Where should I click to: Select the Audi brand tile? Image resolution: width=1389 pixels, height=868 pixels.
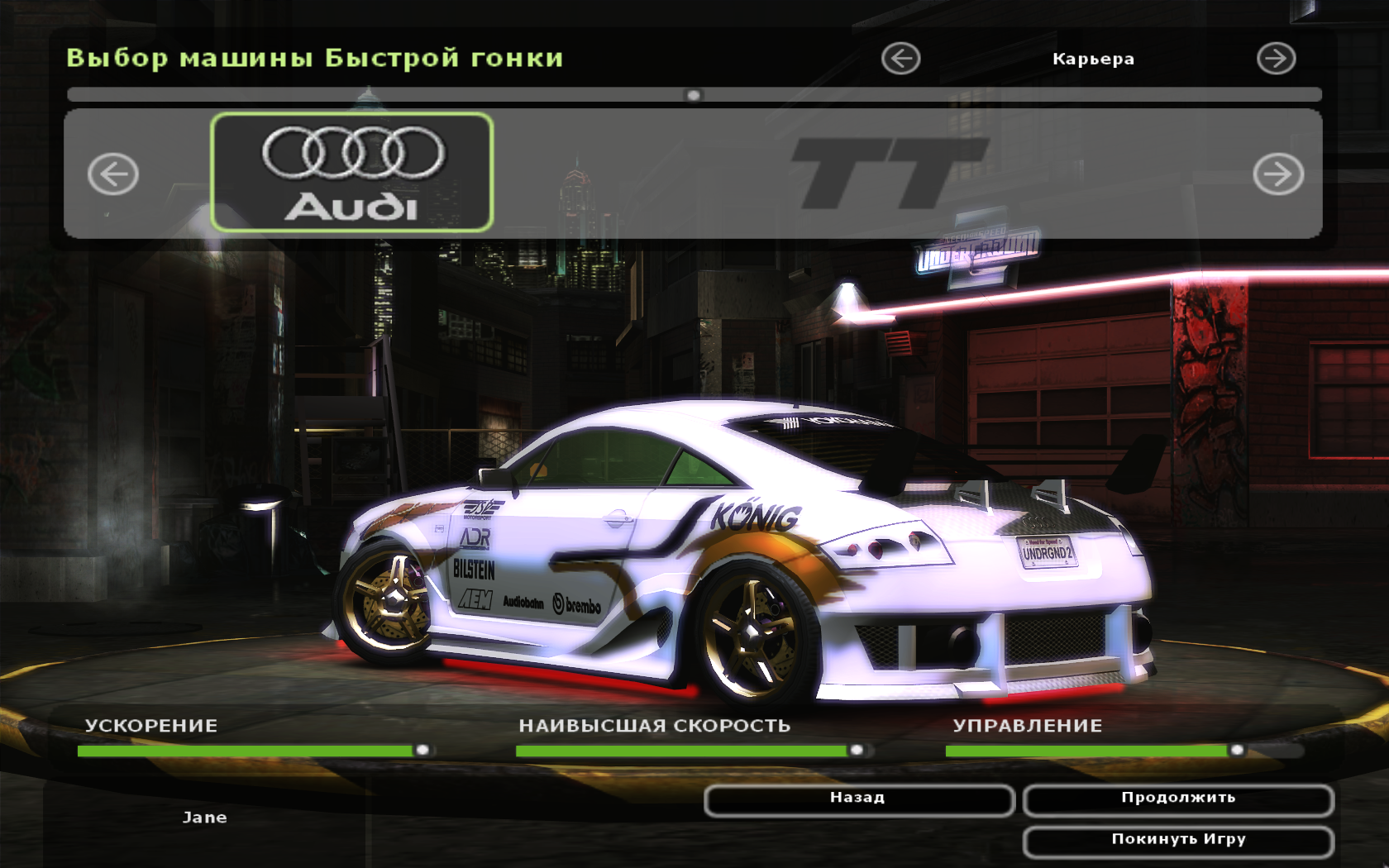(x=352, y=173)
